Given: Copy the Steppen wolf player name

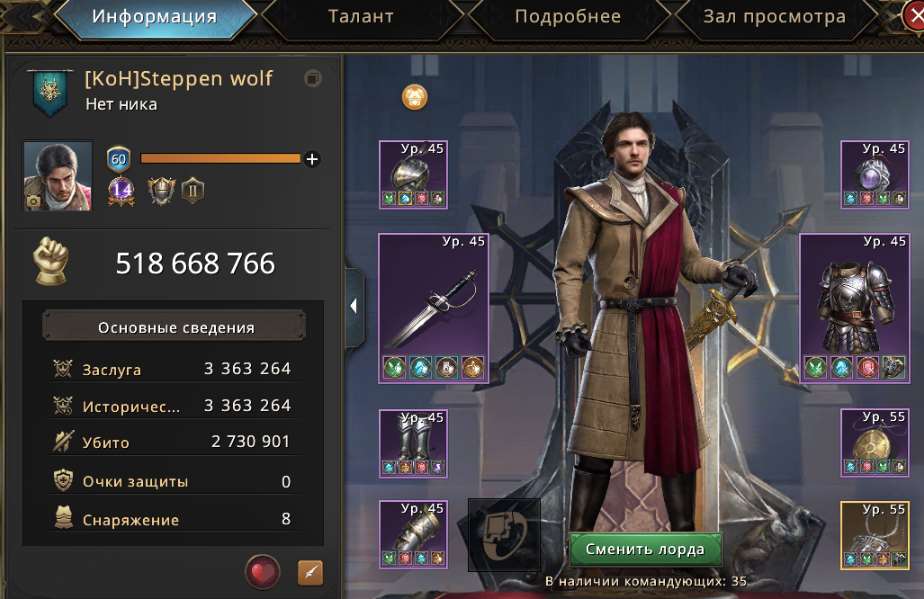Looking at the screenshot, I should (x=313, y=79).
